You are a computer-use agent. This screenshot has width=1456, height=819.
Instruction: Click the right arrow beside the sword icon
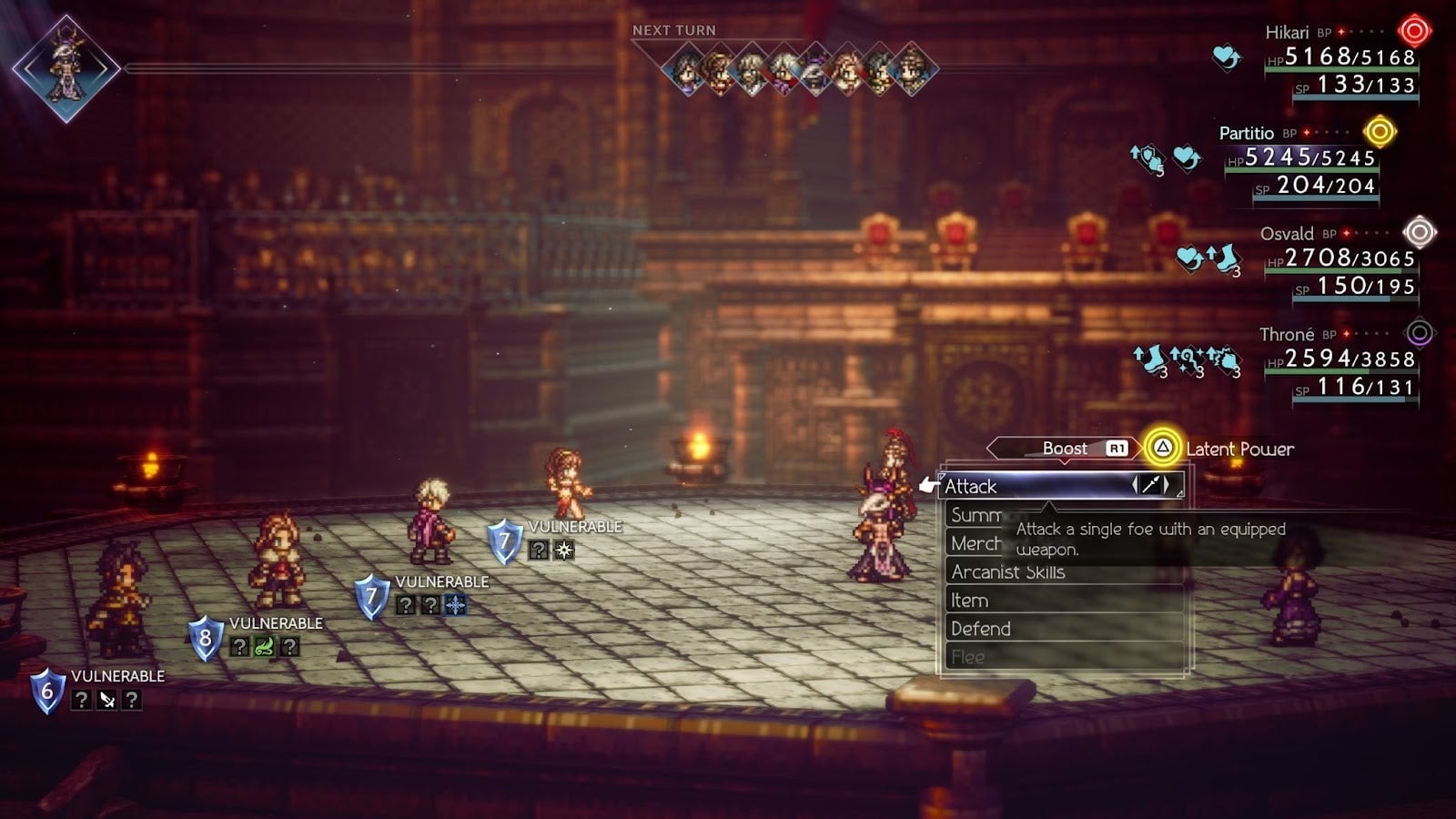1168,486
